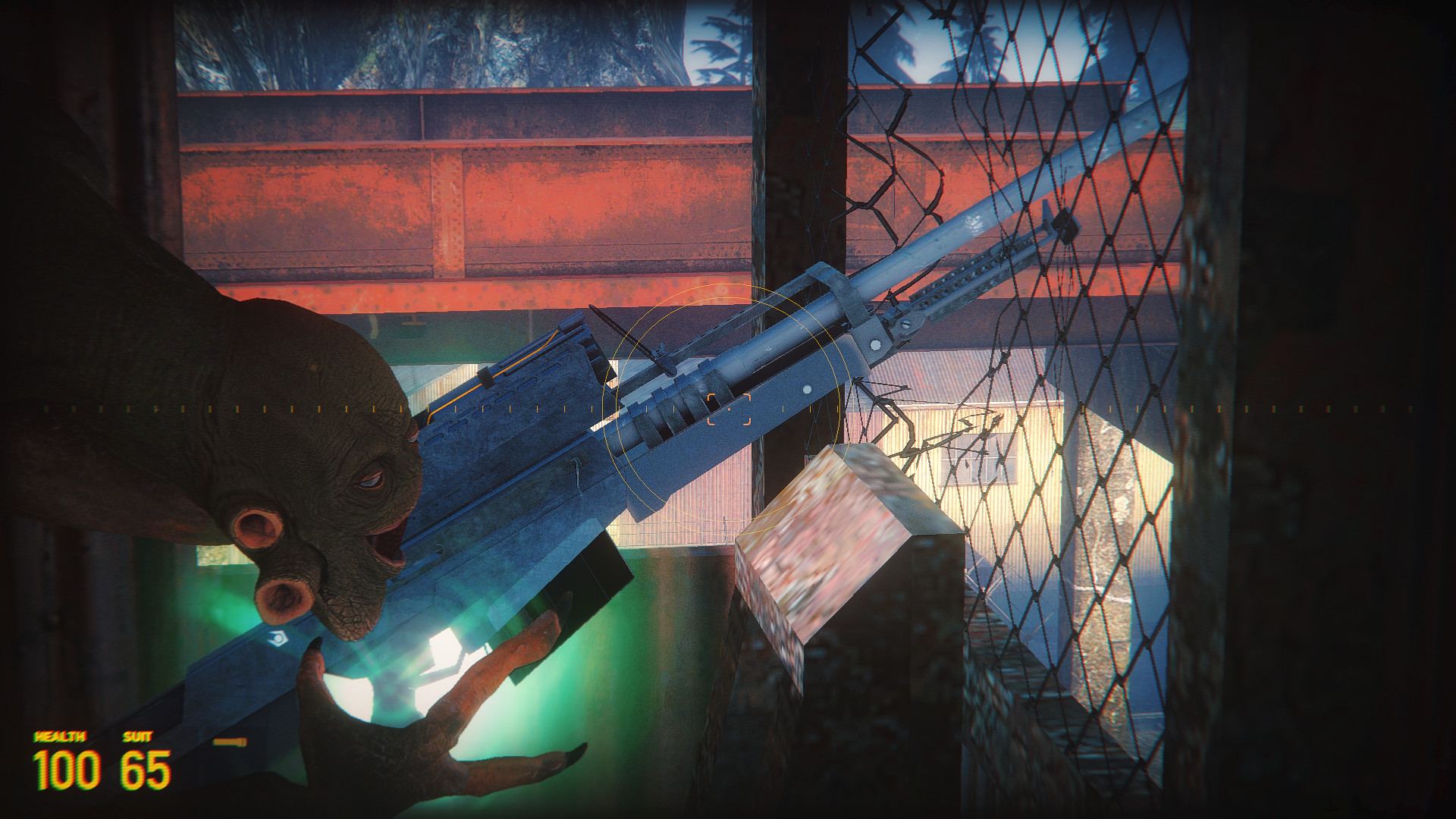Viewport: 1456px width, 819px height.
Task: Select the HEALTH label text
Action: pos(61,737)
